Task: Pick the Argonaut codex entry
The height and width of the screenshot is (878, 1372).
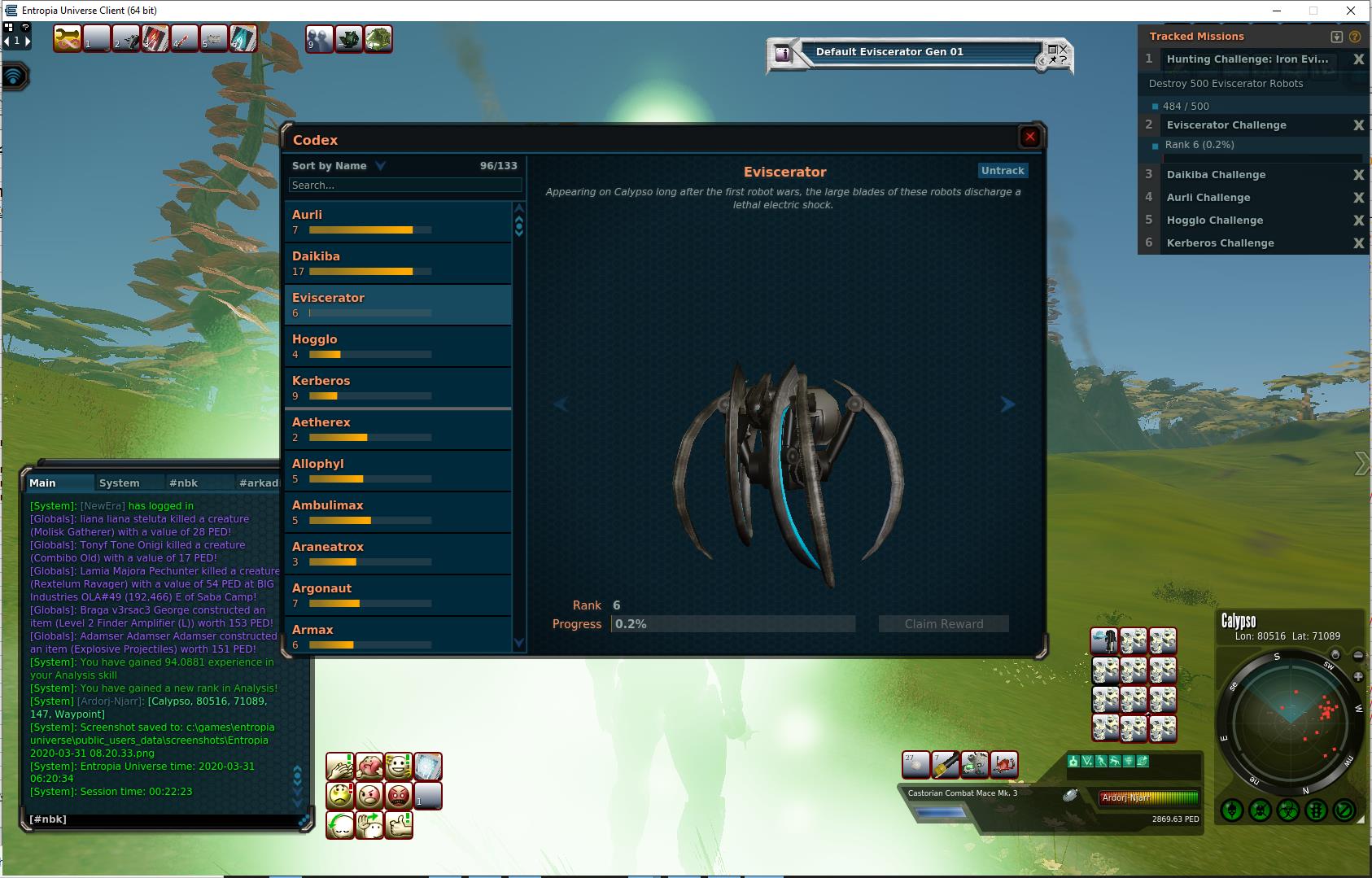Action: 398,595
